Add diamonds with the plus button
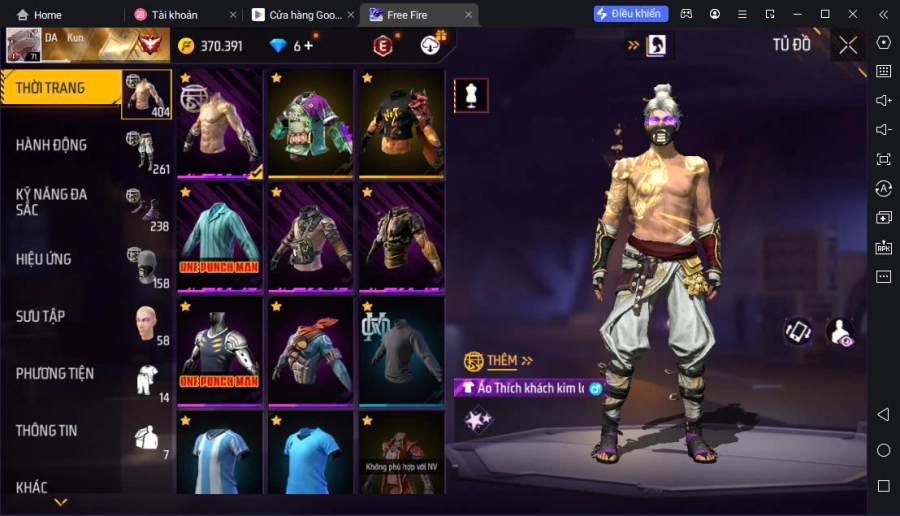The height and width of the screenshot is (516, 900). [307, 45]
